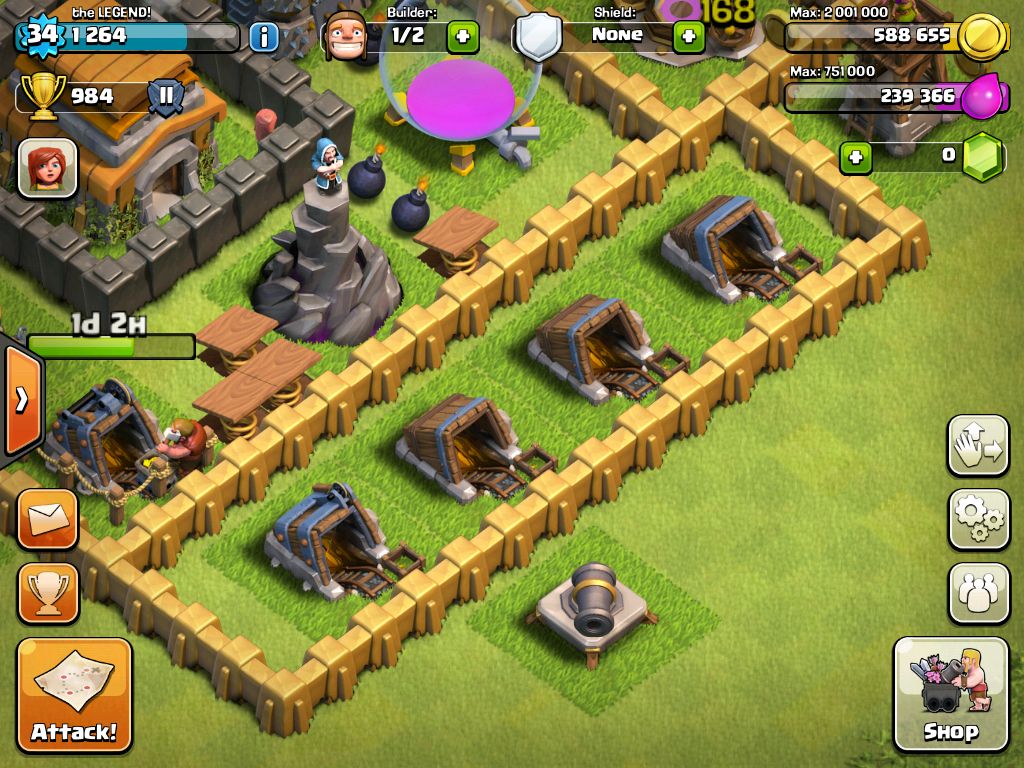Enter village layout edit mode
1024x768 pixels.
[x=978, y=445]
